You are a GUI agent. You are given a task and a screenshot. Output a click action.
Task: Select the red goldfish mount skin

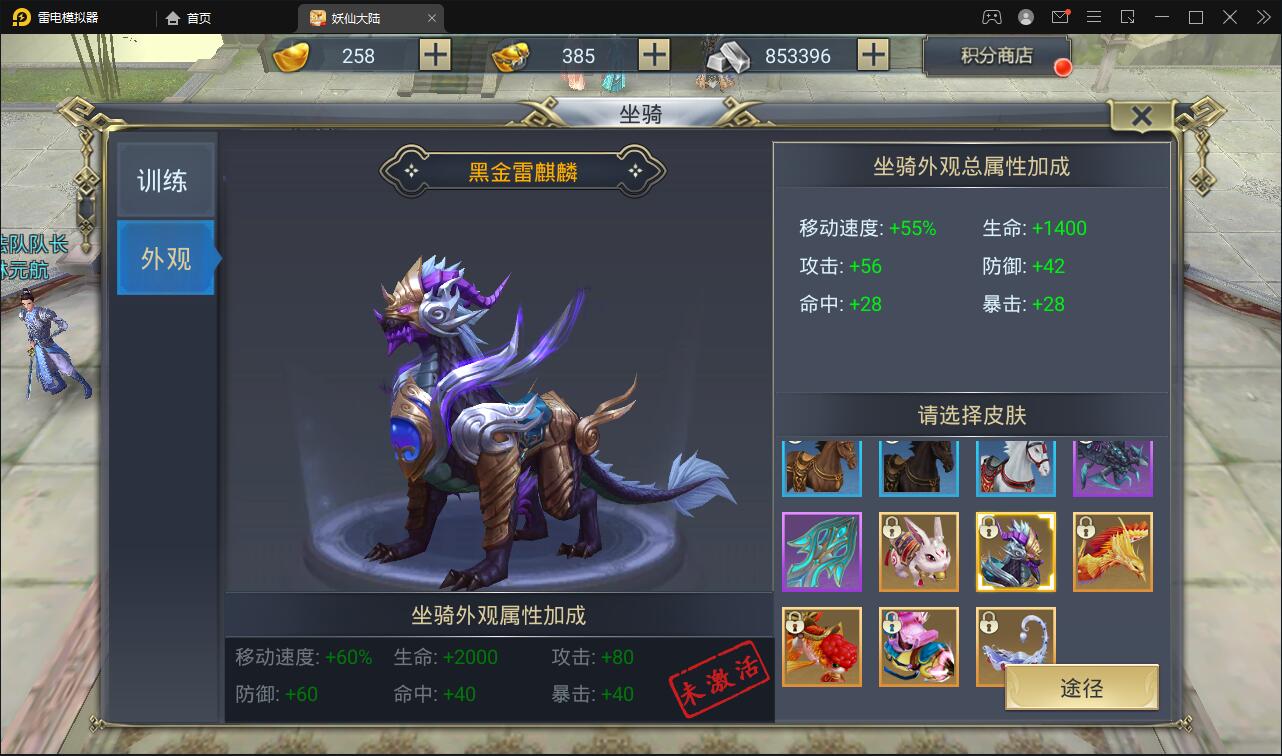pos(822,647)
